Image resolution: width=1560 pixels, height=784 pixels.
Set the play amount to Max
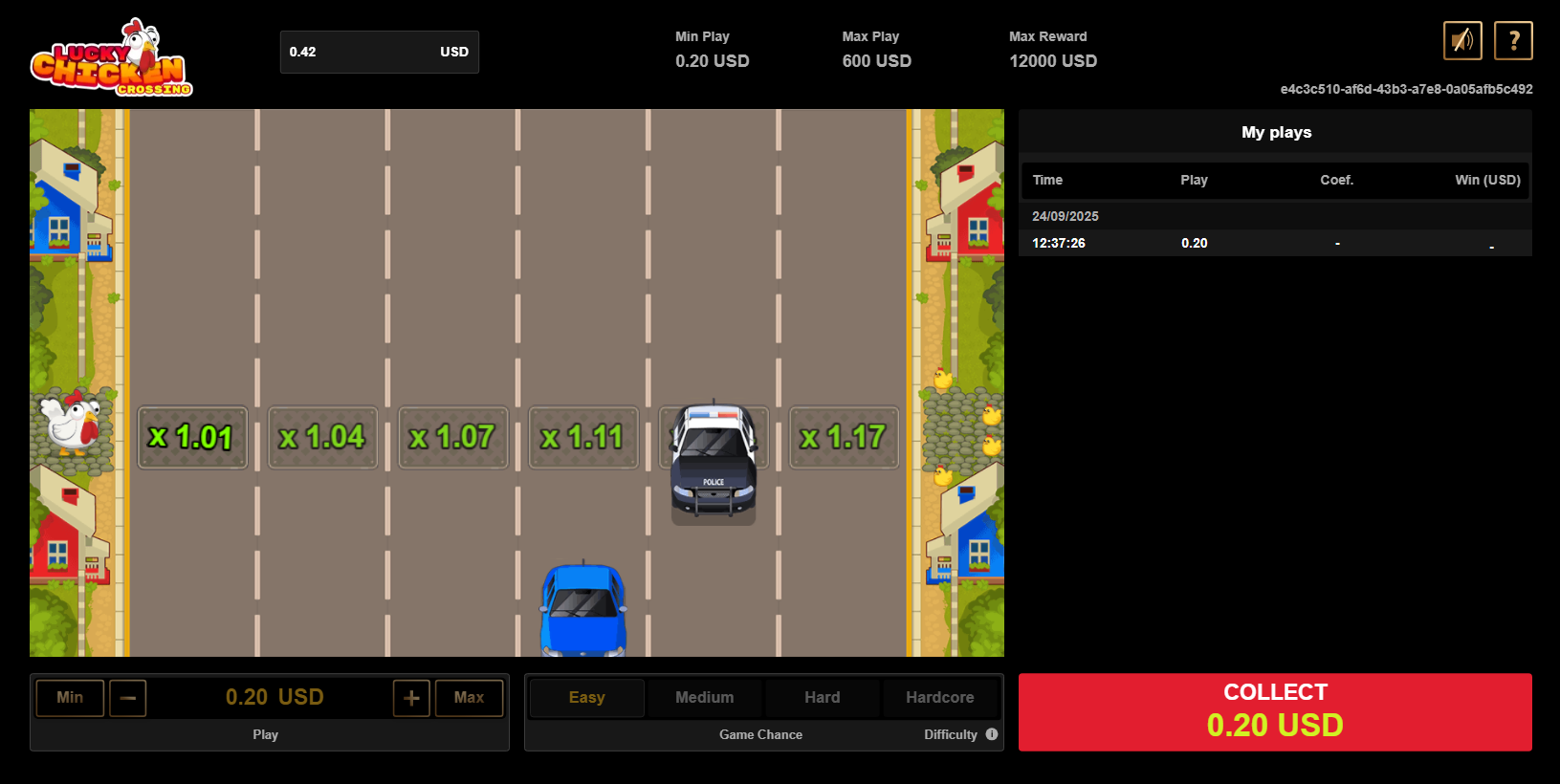tap(469, 698)
